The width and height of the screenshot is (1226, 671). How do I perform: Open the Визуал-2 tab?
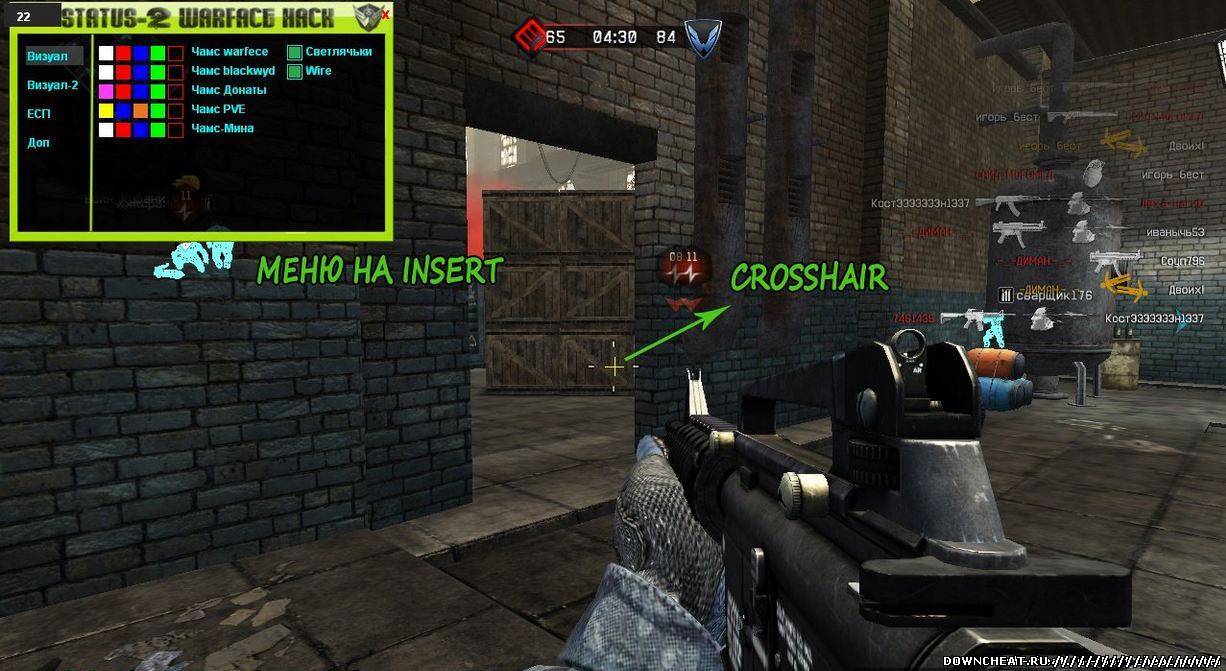53,85
